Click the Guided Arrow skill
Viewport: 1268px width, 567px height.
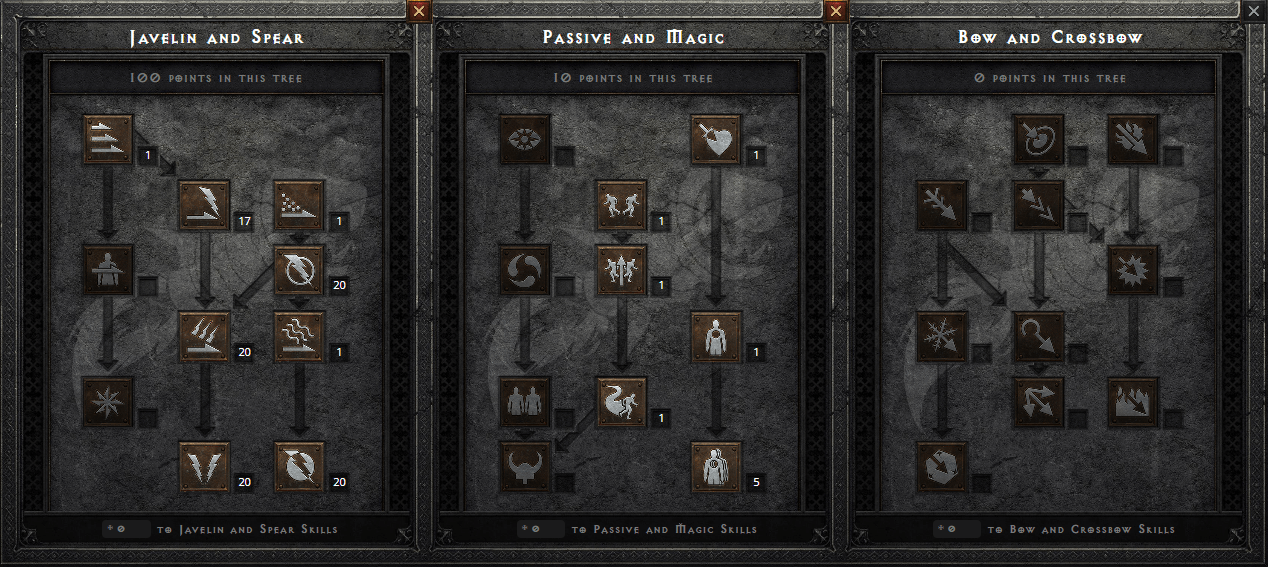[1038, 336]
